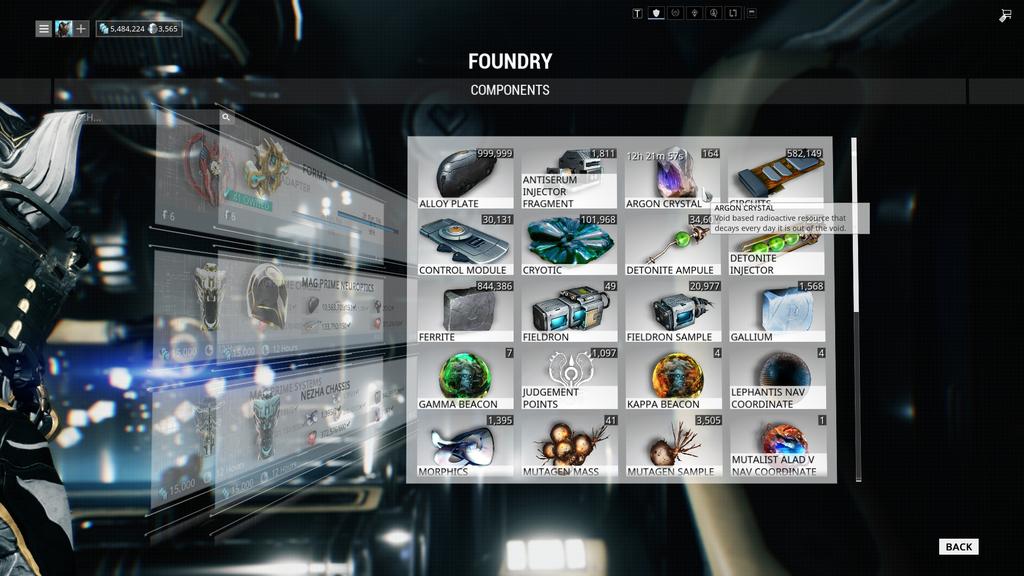Select the Ferrite resource
Screen dimensions: 1024x576
tap(465, 312)
